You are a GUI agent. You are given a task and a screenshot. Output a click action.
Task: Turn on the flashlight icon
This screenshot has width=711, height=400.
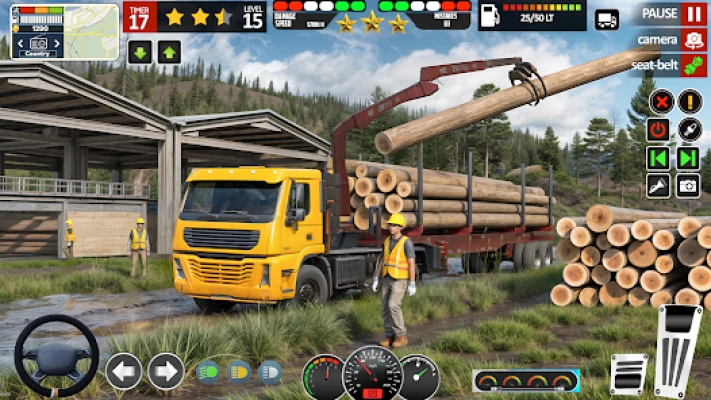tap(658, 186)
